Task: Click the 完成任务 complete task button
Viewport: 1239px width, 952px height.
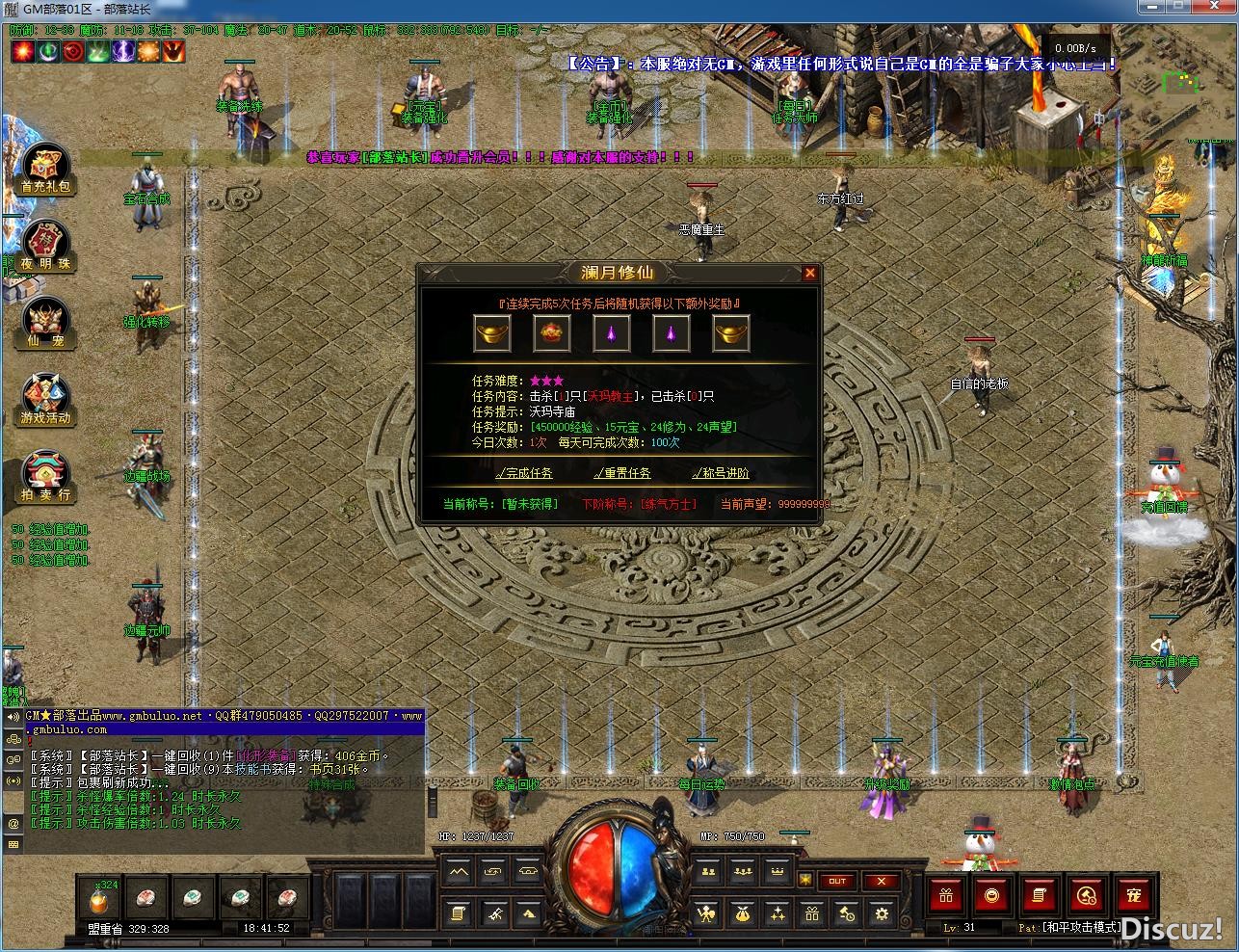Action: pos(526,473)
